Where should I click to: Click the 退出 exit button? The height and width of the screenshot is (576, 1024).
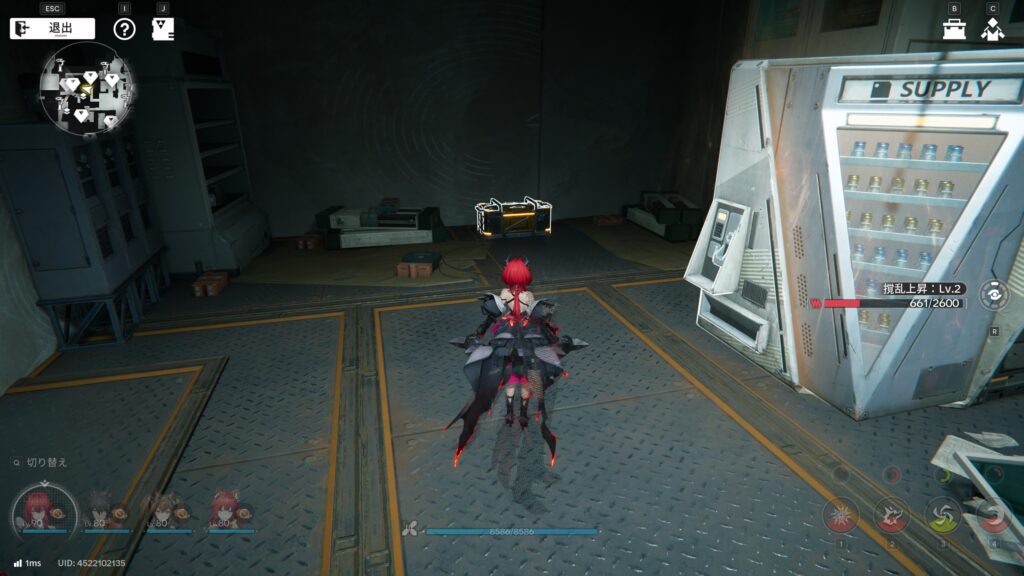(52, 29)
